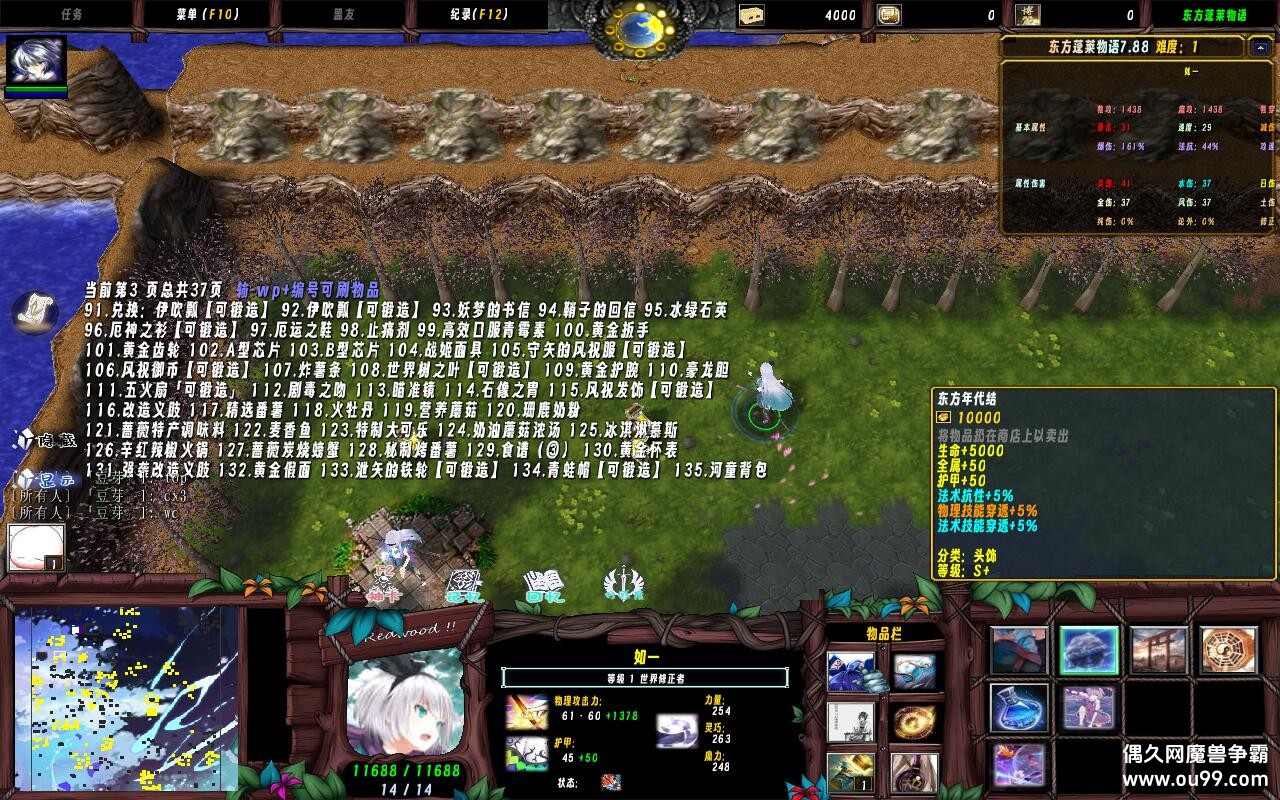Image resolution: width=1280 pixels, height=800 pixels.
Task: Select the 抽卡 (F2) draw card icon
Action: pyautogui.click(x=385, y=578)
